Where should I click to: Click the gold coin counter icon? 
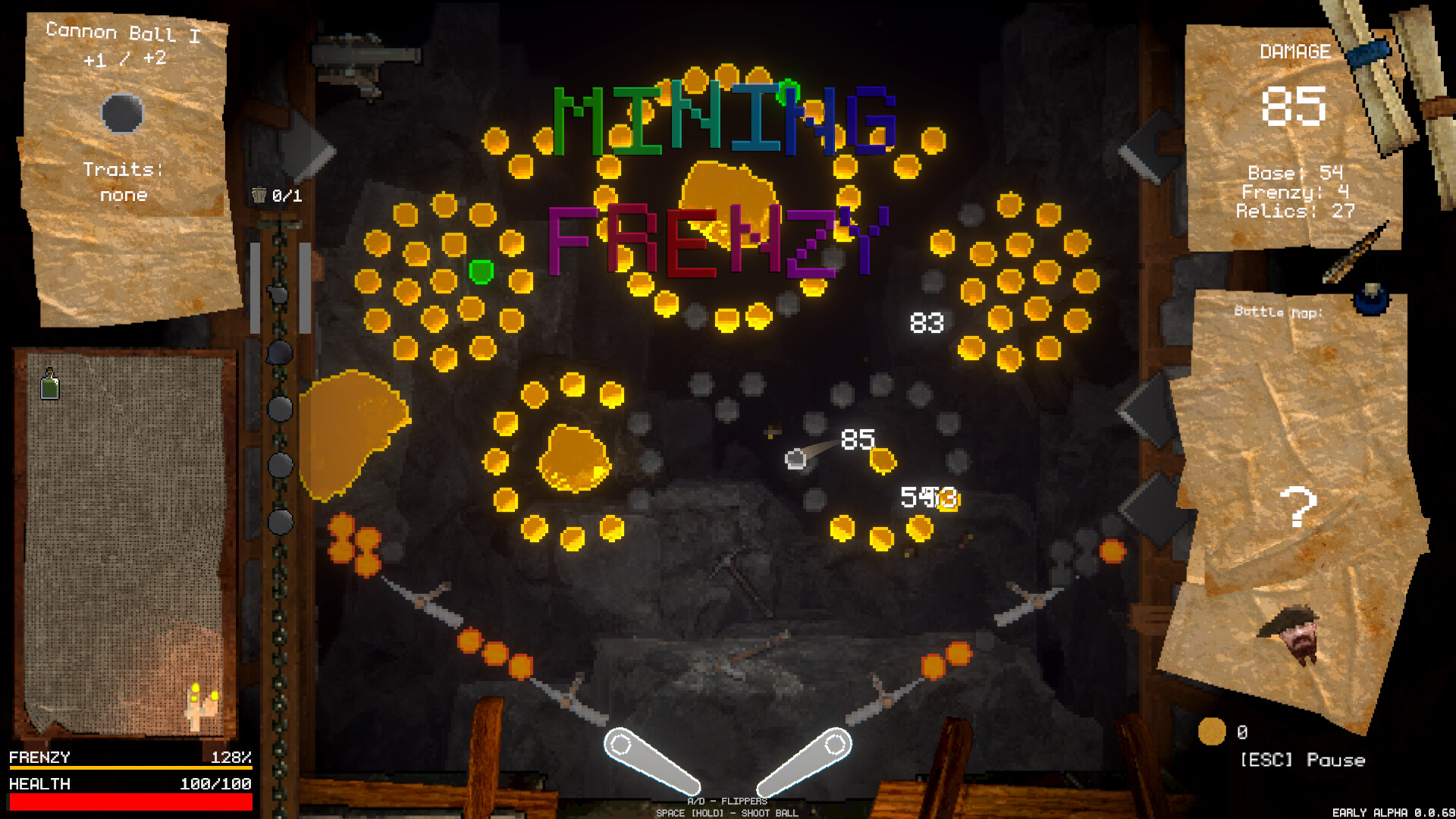click(1213, 732)
